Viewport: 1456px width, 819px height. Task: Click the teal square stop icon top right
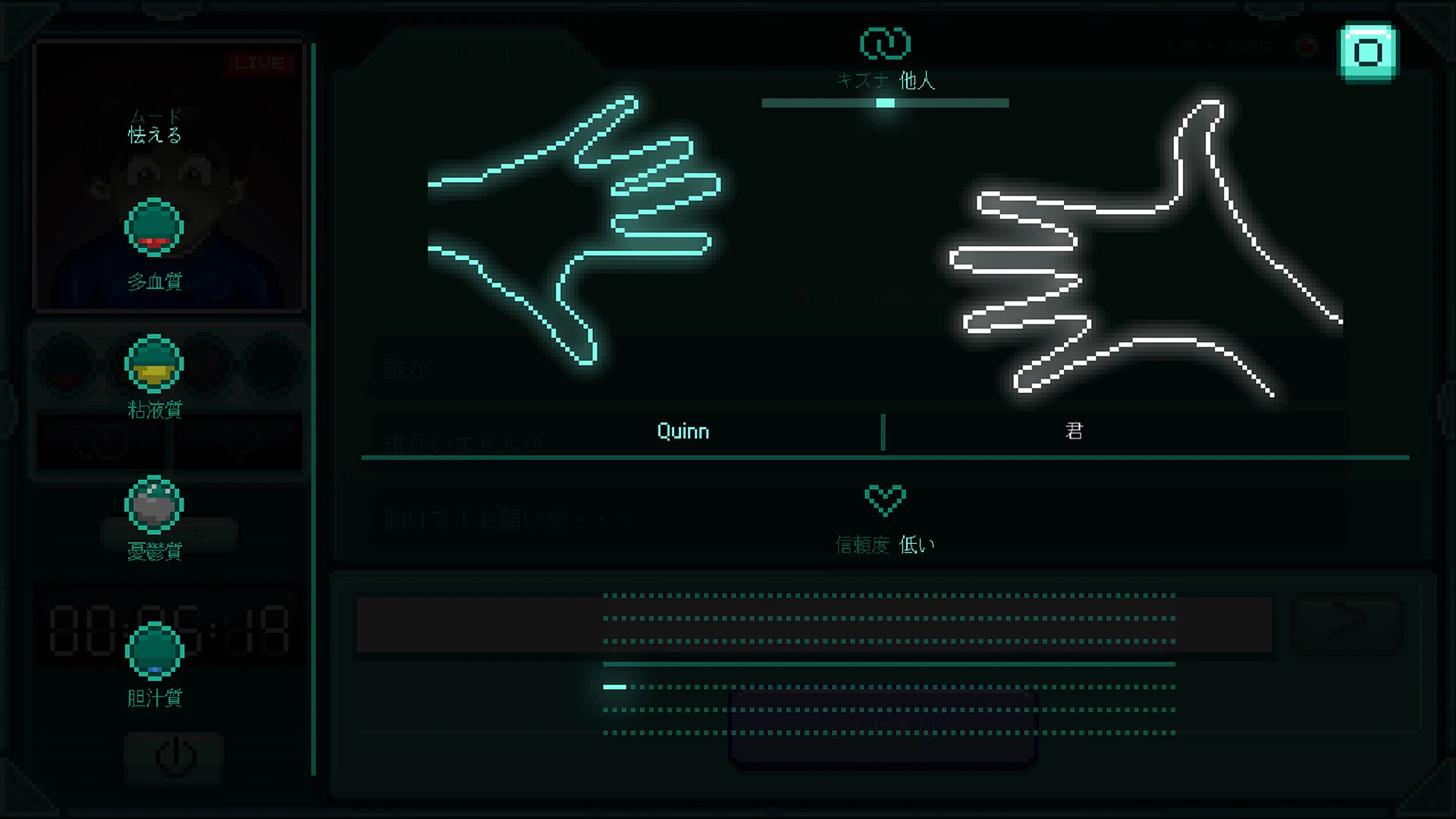click(x=1367, y=52)
